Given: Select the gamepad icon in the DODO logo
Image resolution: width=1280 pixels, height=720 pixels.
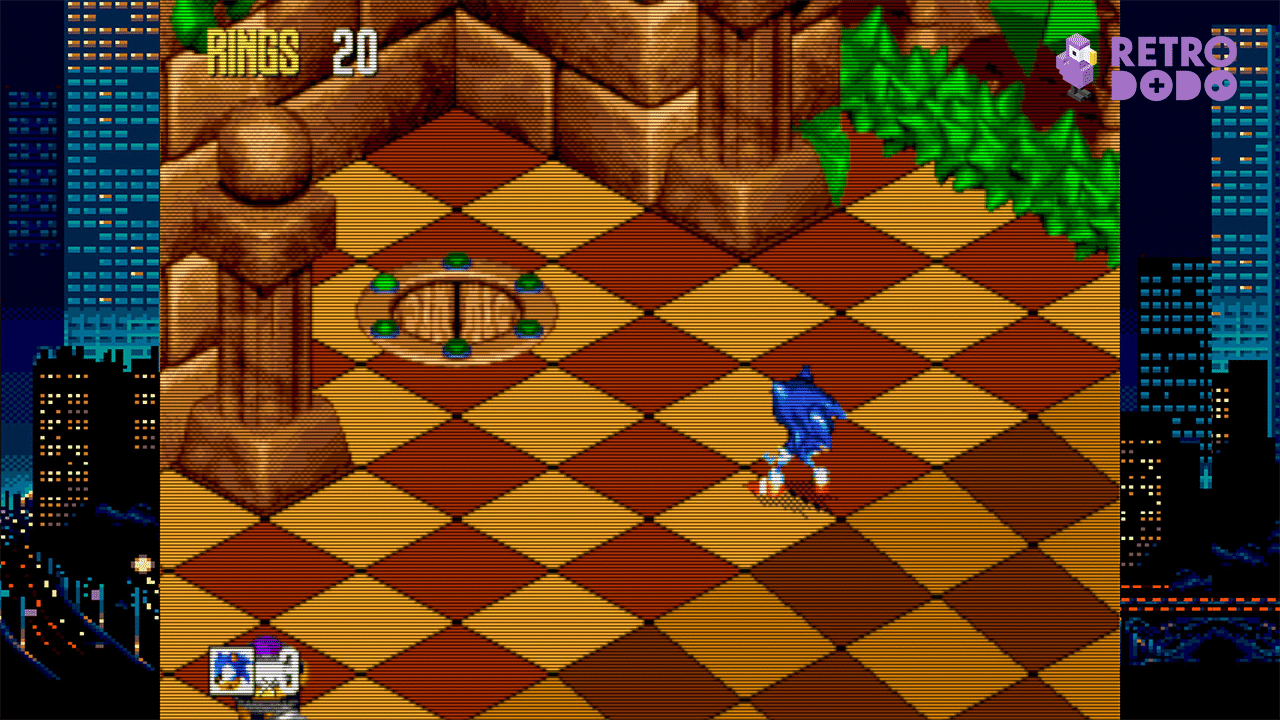Looking at the screenshot, I should [1222, 86].
